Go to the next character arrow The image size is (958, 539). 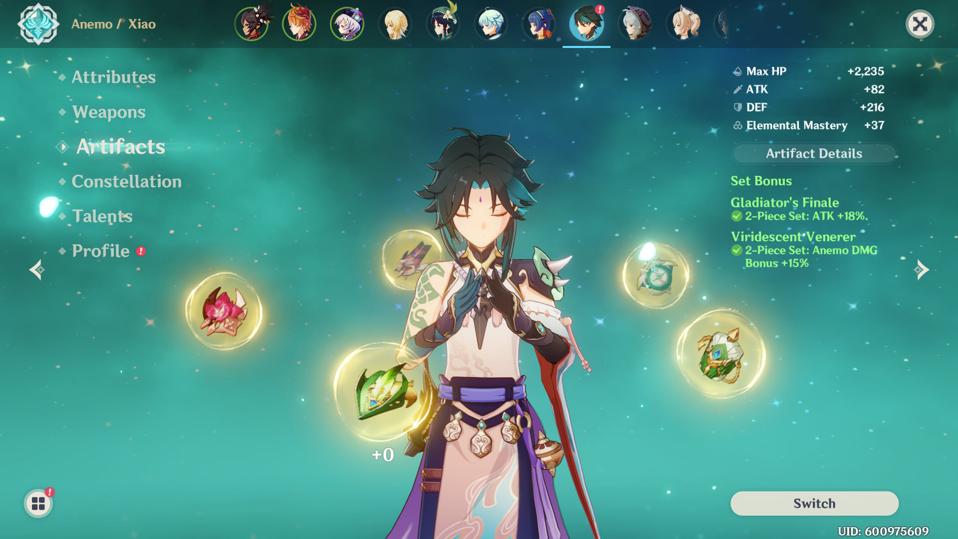click(922, 270)
